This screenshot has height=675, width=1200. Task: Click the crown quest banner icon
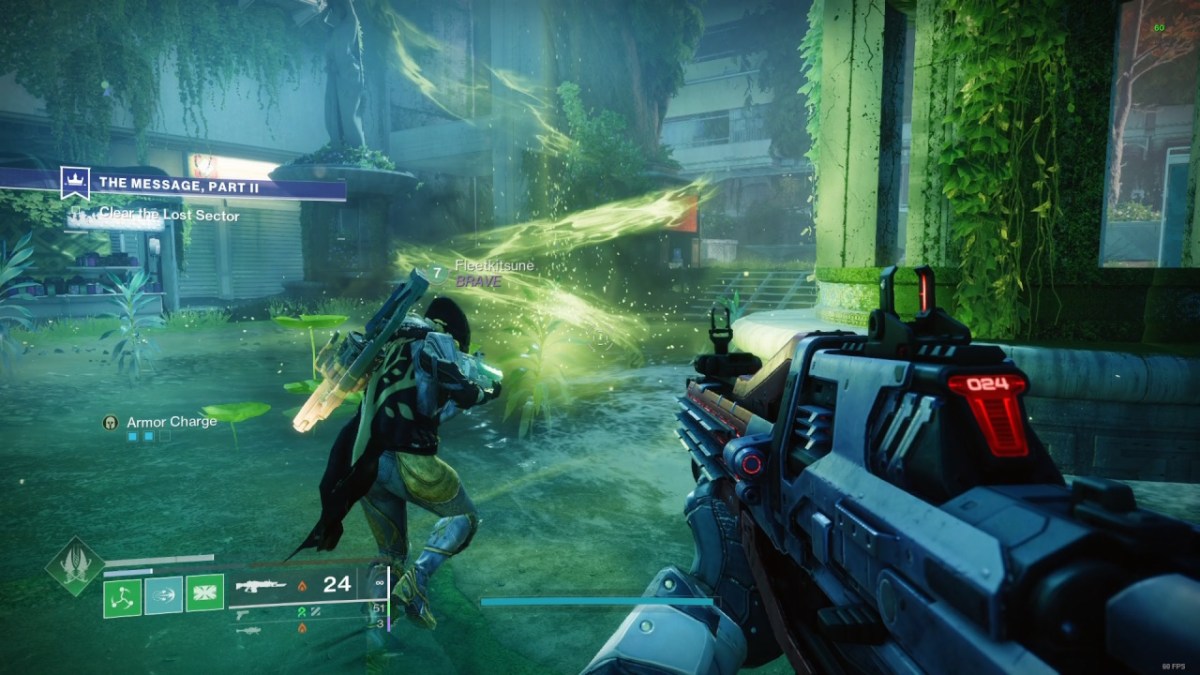75,182
